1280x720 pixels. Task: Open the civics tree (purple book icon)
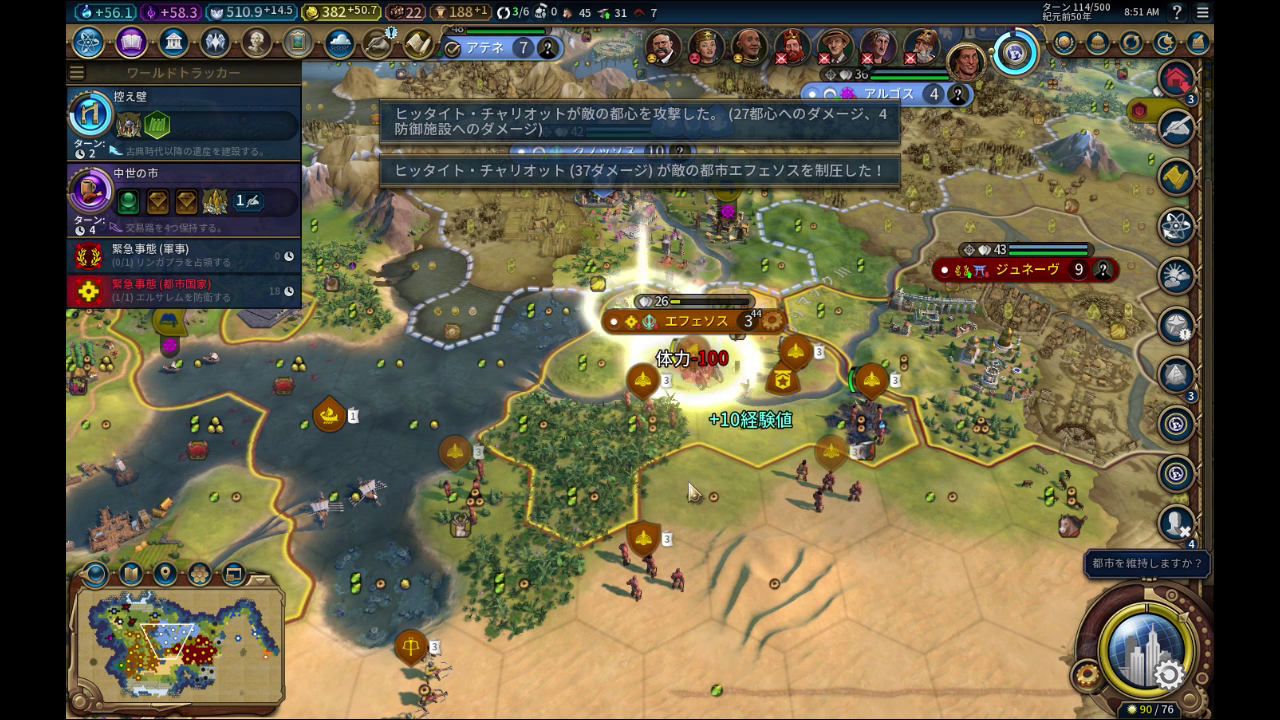[131, 43]
